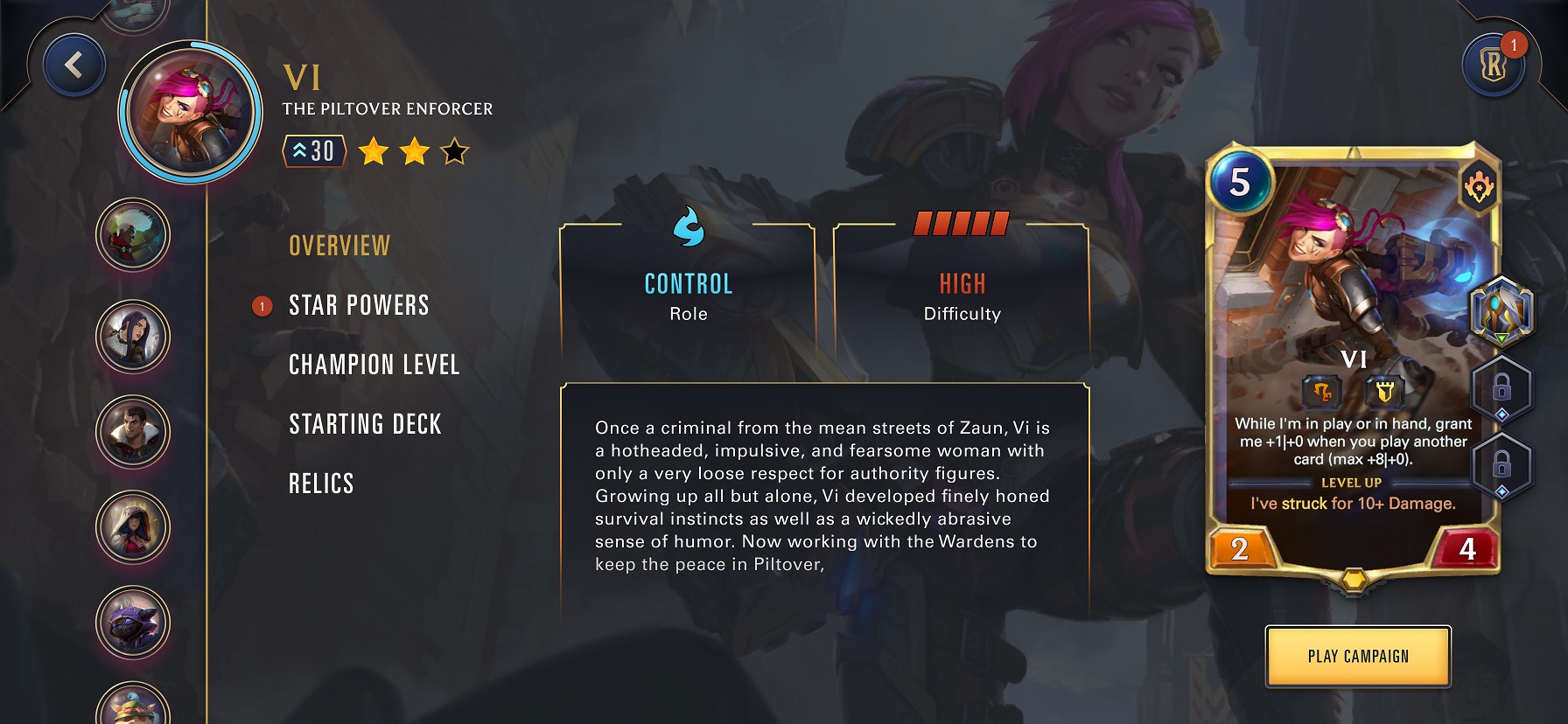Select the purple-hatted Veigar portrait

pyautogui.click(x=133, y=623)
